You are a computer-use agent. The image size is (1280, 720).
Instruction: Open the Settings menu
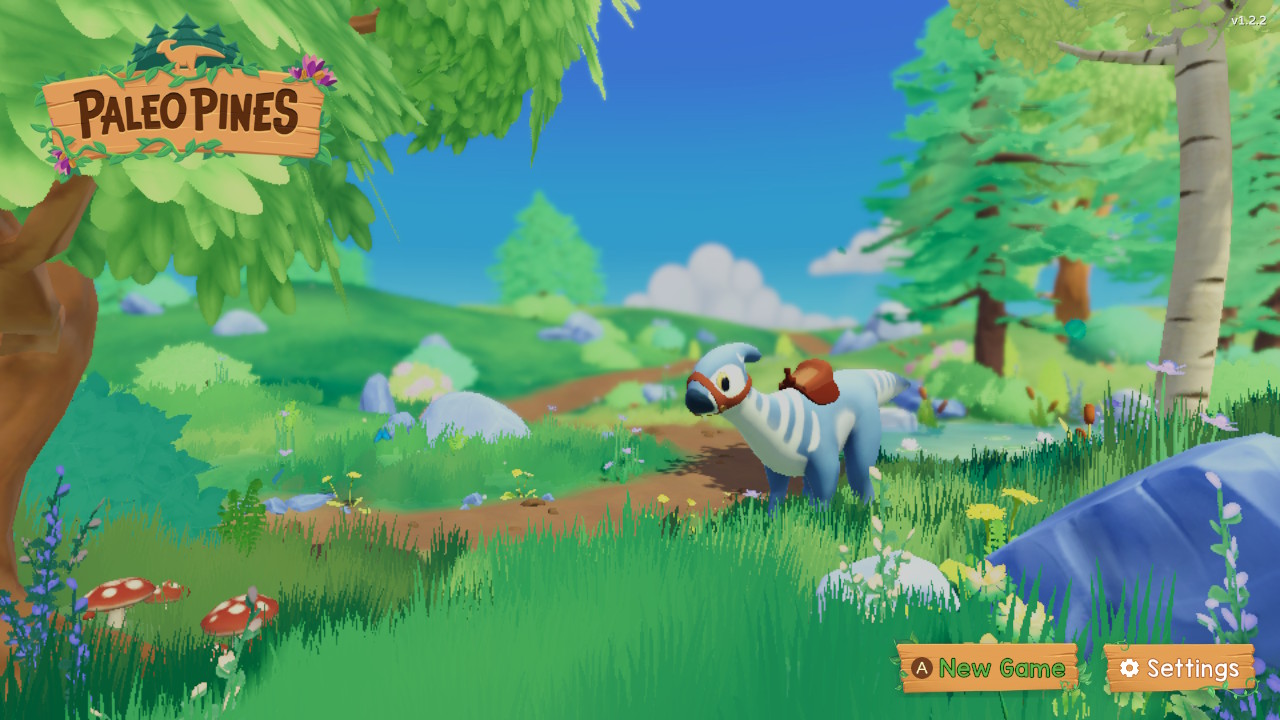[1179, 668]
